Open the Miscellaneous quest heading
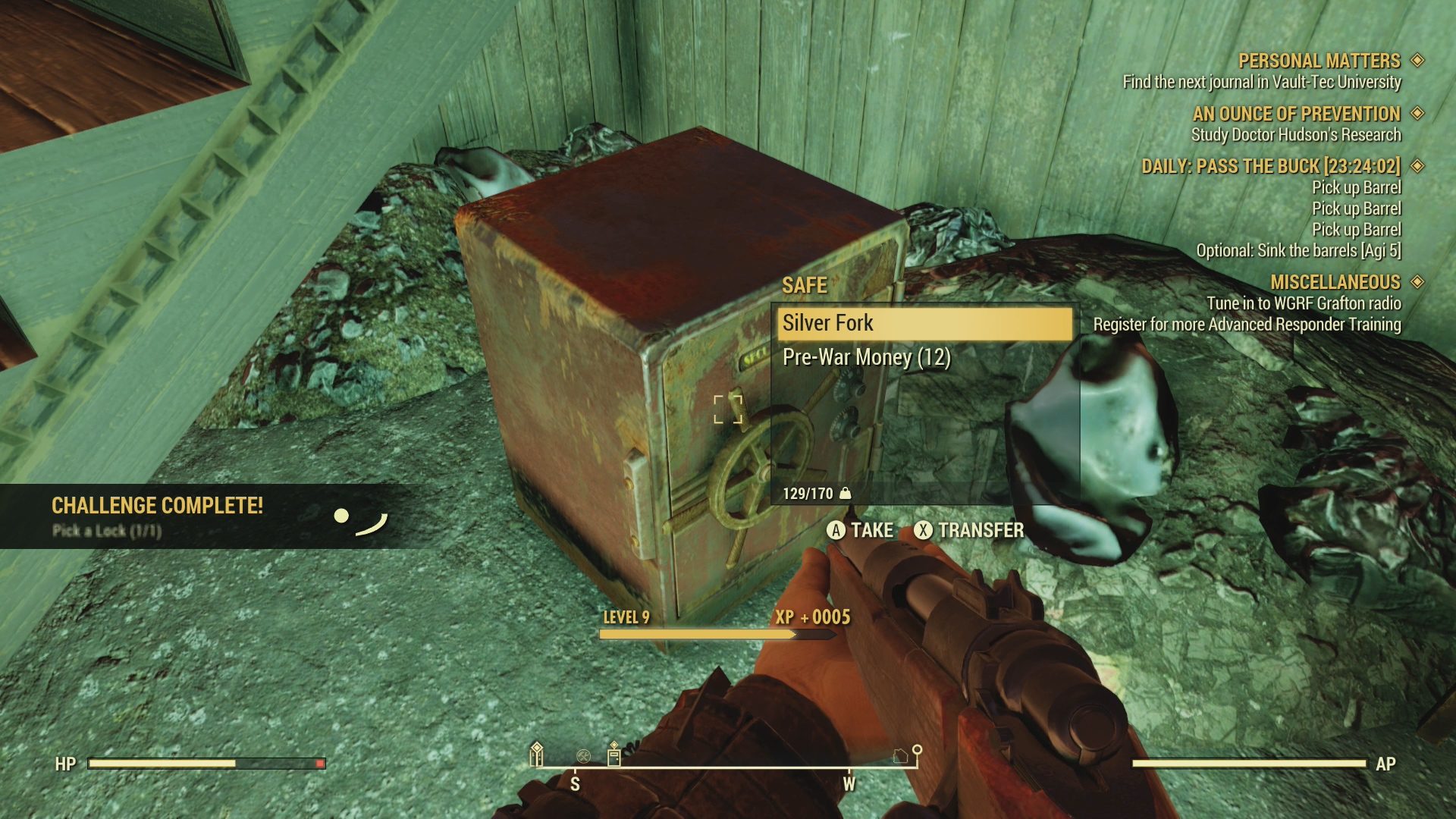 point(1335,282)
